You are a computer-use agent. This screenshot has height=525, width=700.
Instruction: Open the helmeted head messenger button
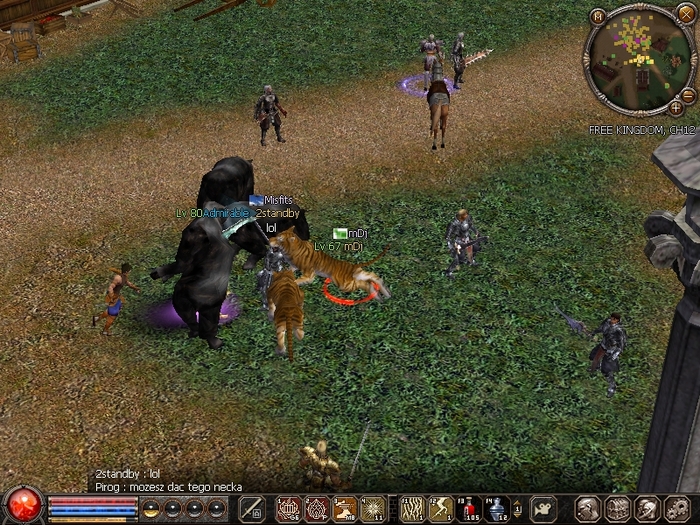pos(647,508)
